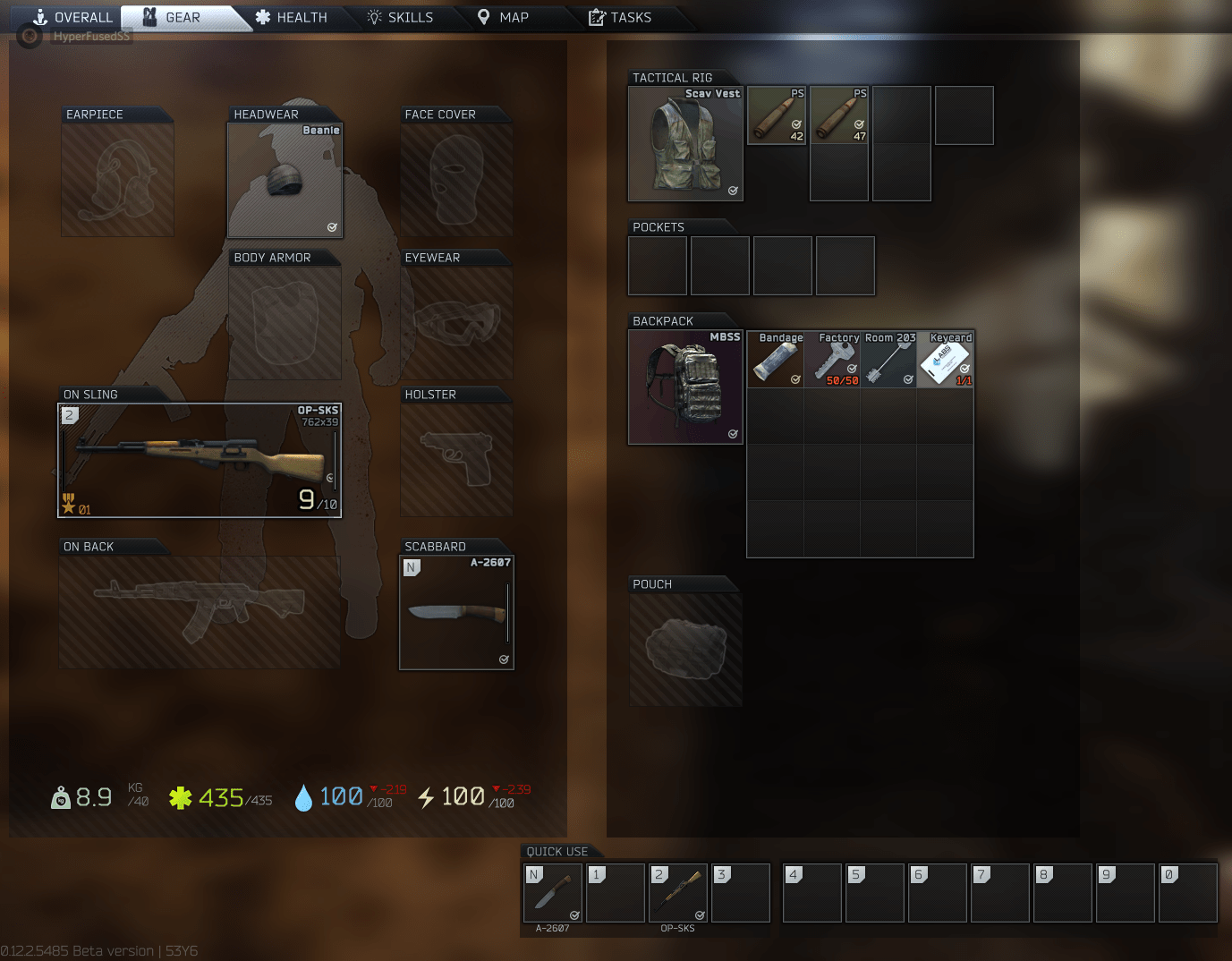Click the PS ammo stack of 47
This screenshot has height=961, width=1232.
point(838,115)
